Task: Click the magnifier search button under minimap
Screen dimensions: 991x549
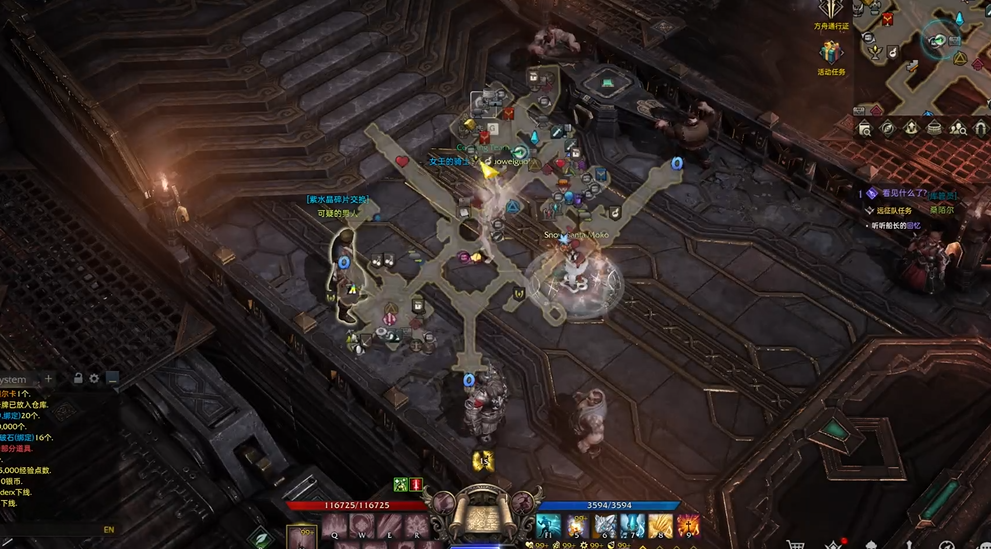Action: [865, 128]
